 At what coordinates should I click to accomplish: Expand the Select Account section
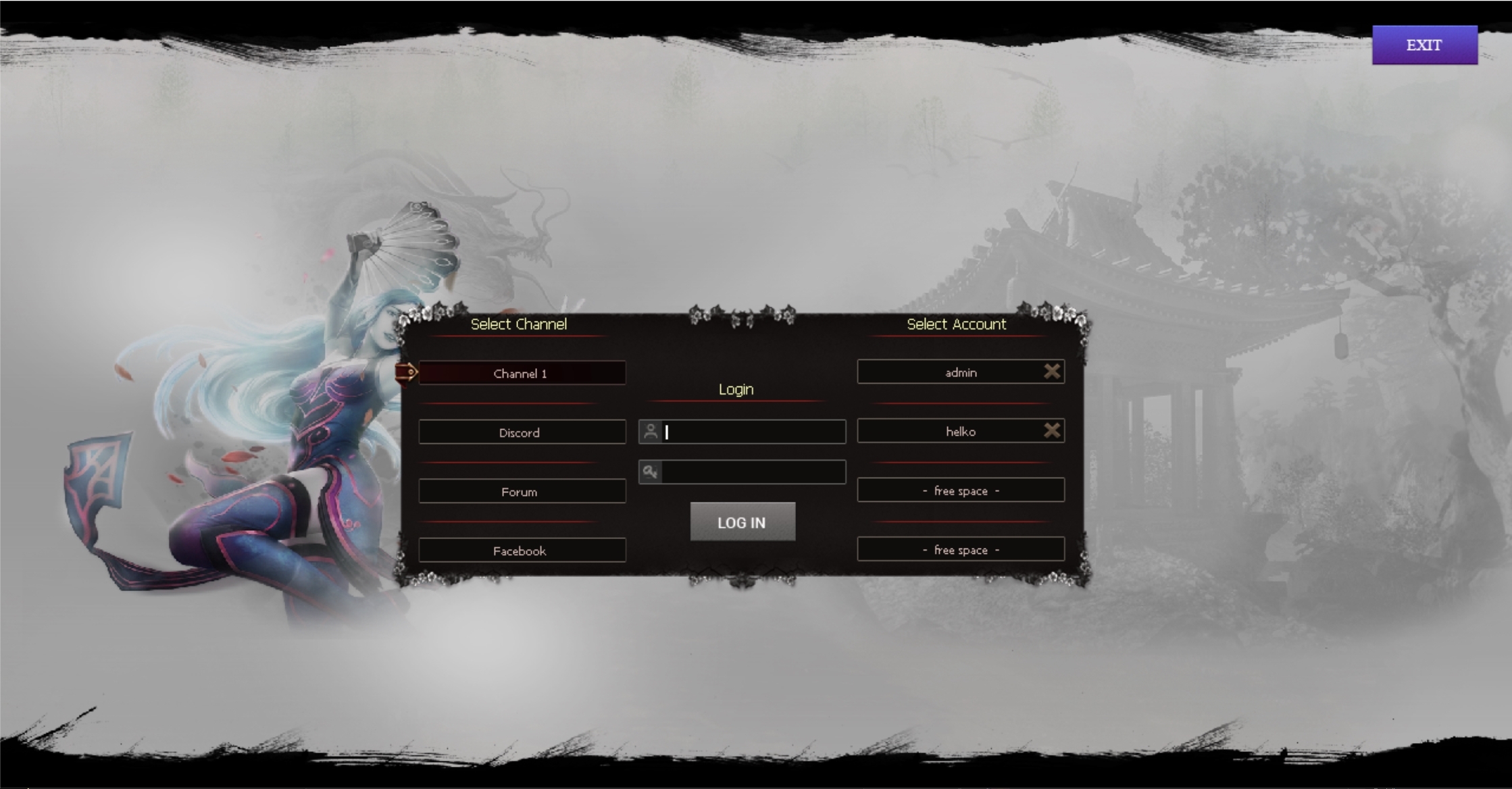click(957, 324)
